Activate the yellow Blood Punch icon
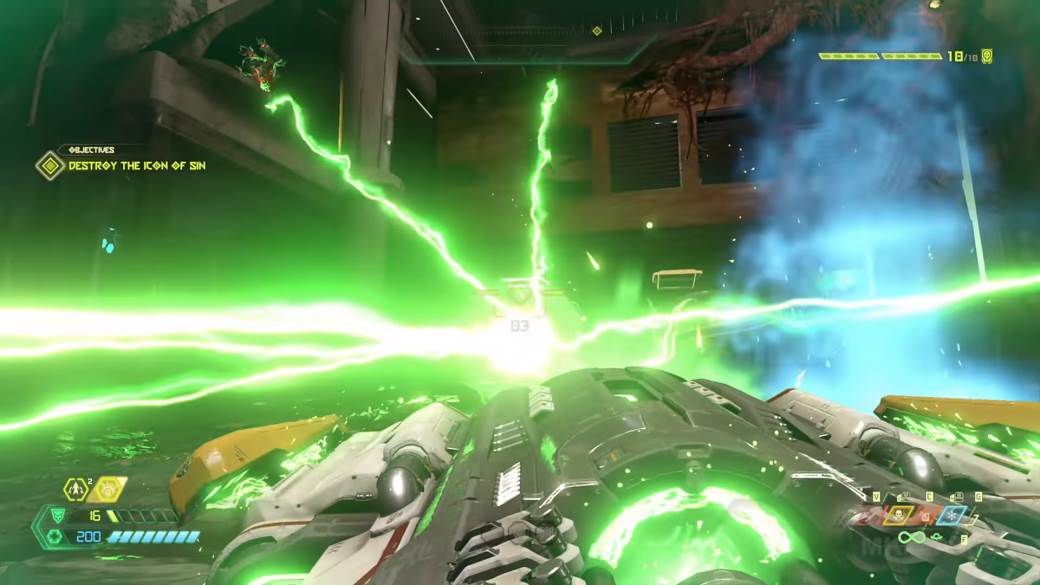The height and width of the screenshot is (585, 1040). [107, 489]
